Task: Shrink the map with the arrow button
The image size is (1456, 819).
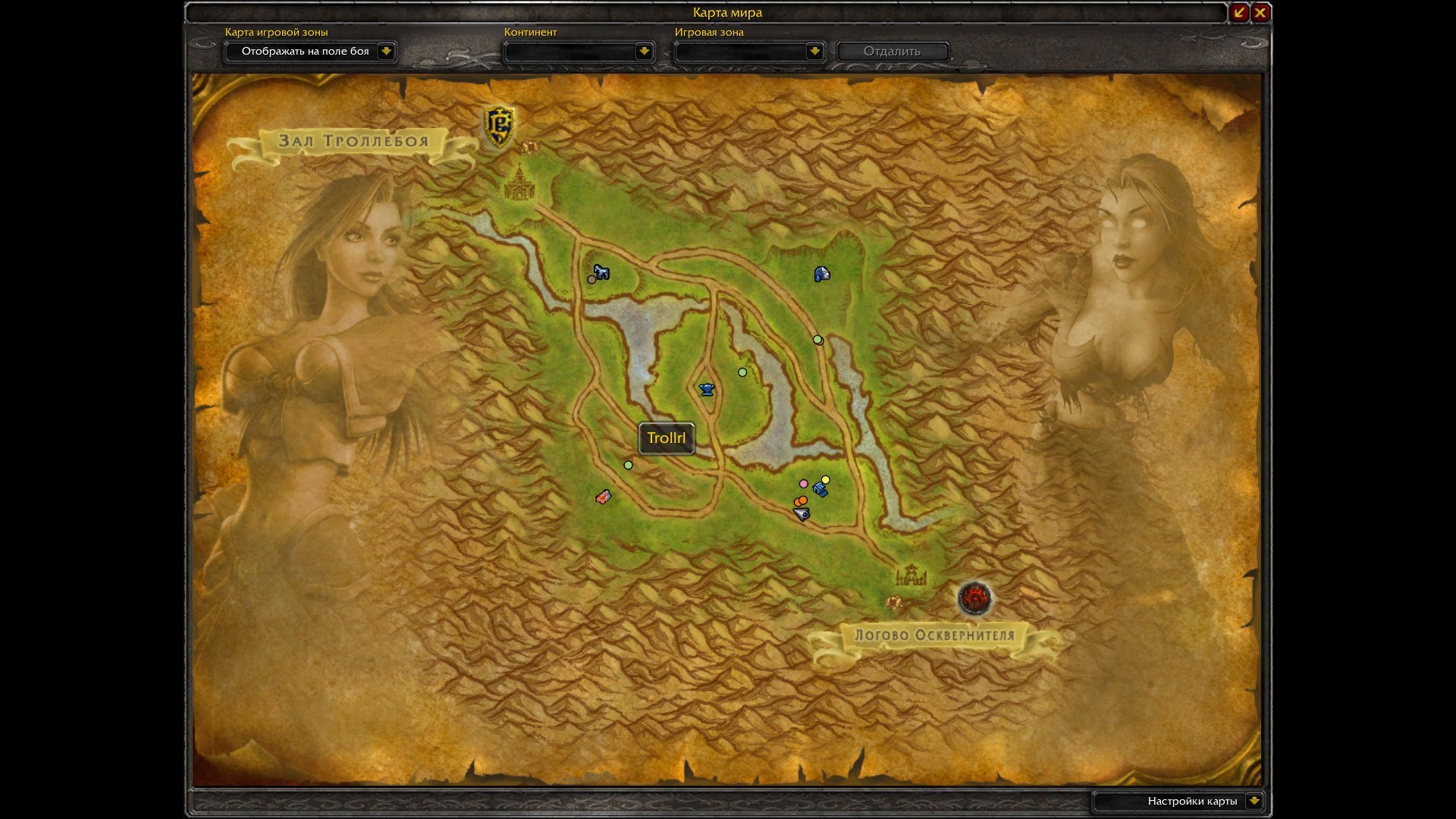Action: pos(1238,12)
